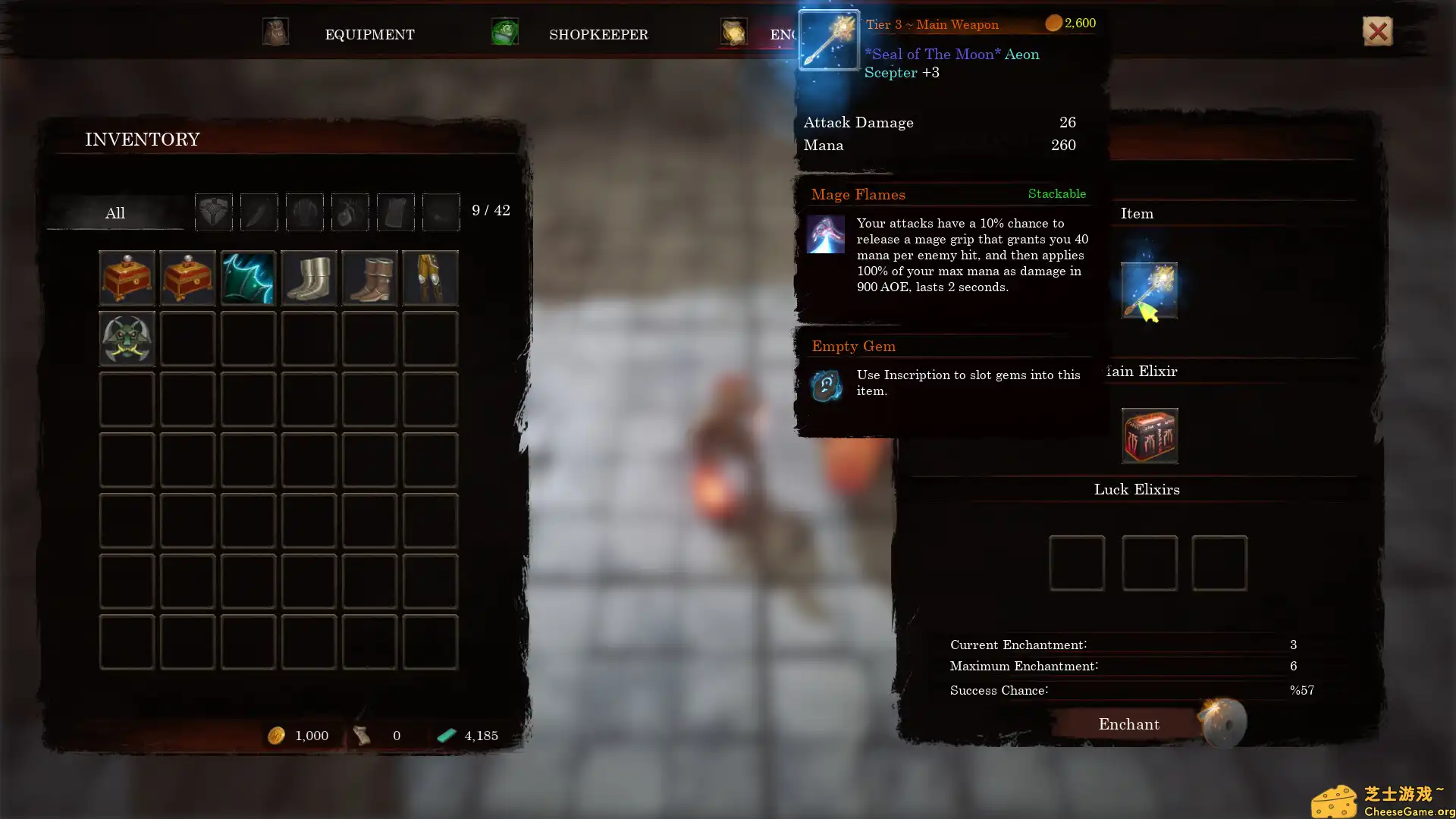Screen dimensions: 1456x819
Task: Close the enchanting window
Action: point(1377,31)
